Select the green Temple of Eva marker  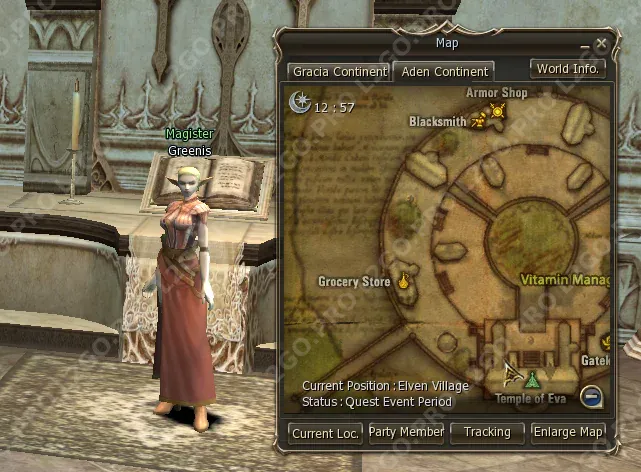[532, 380]
